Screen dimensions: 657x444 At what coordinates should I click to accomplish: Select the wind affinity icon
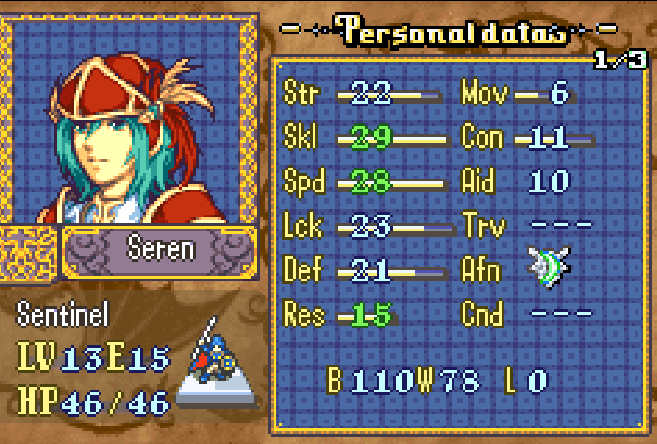[x=549, y=266]
